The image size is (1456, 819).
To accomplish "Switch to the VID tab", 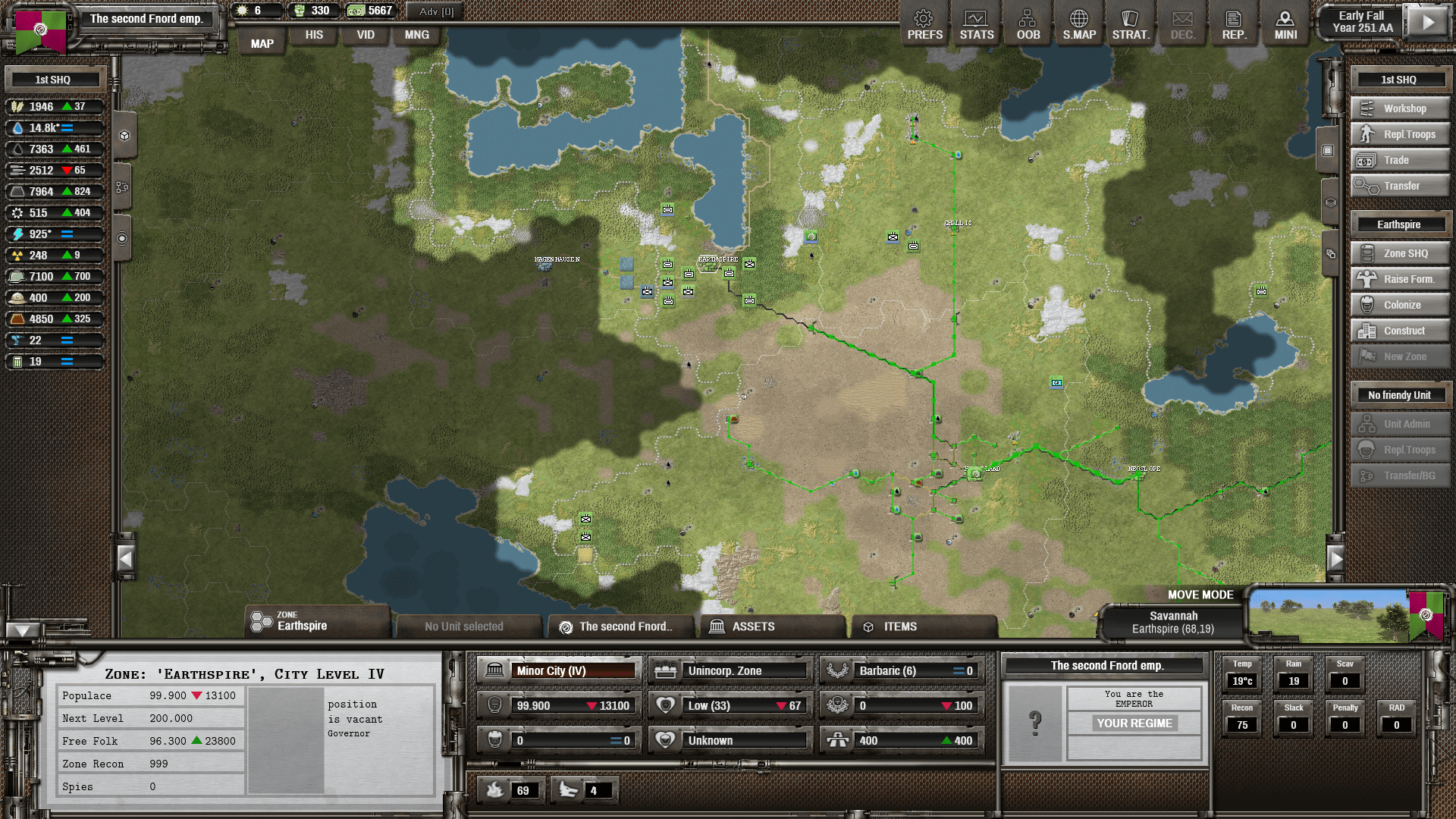I will [x=366, y=35].
